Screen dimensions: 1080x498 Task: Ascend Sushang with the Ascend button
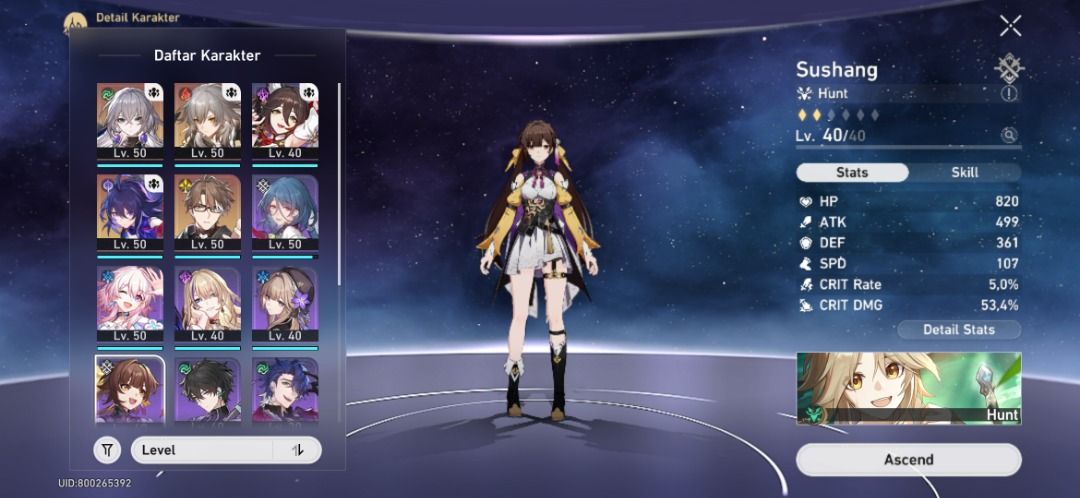tap(908, 459)
